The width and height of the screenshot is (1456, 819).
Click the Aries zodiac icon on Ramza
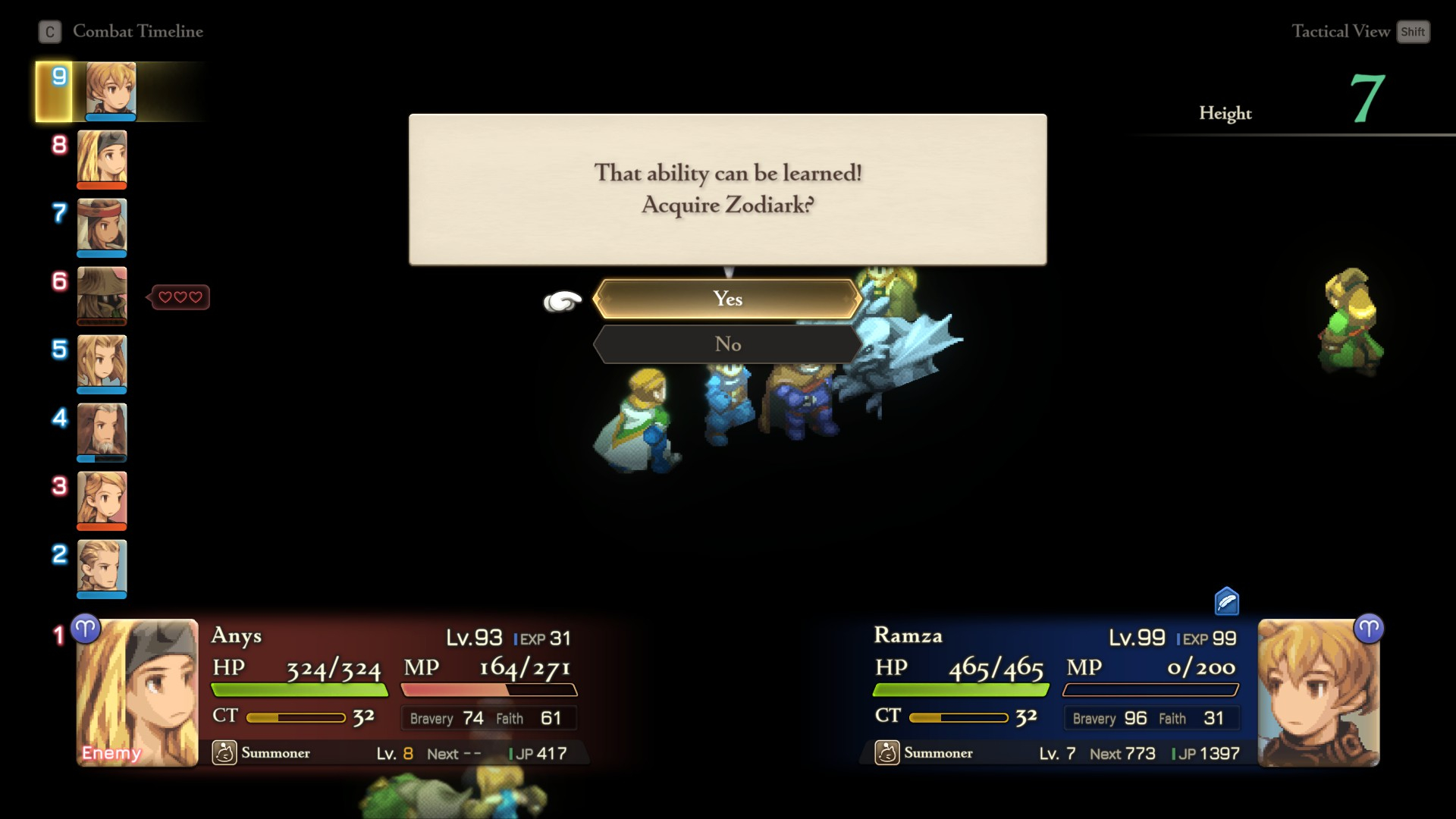1368,629
